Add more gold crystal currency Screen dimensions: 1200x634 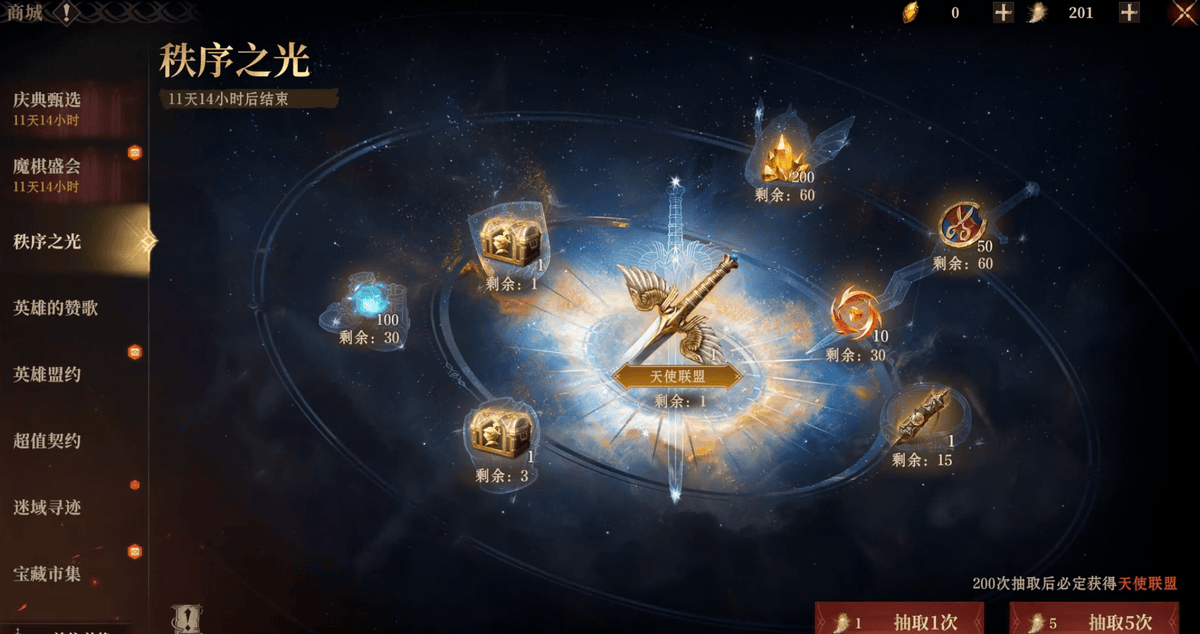click(x=1003, y=13)
